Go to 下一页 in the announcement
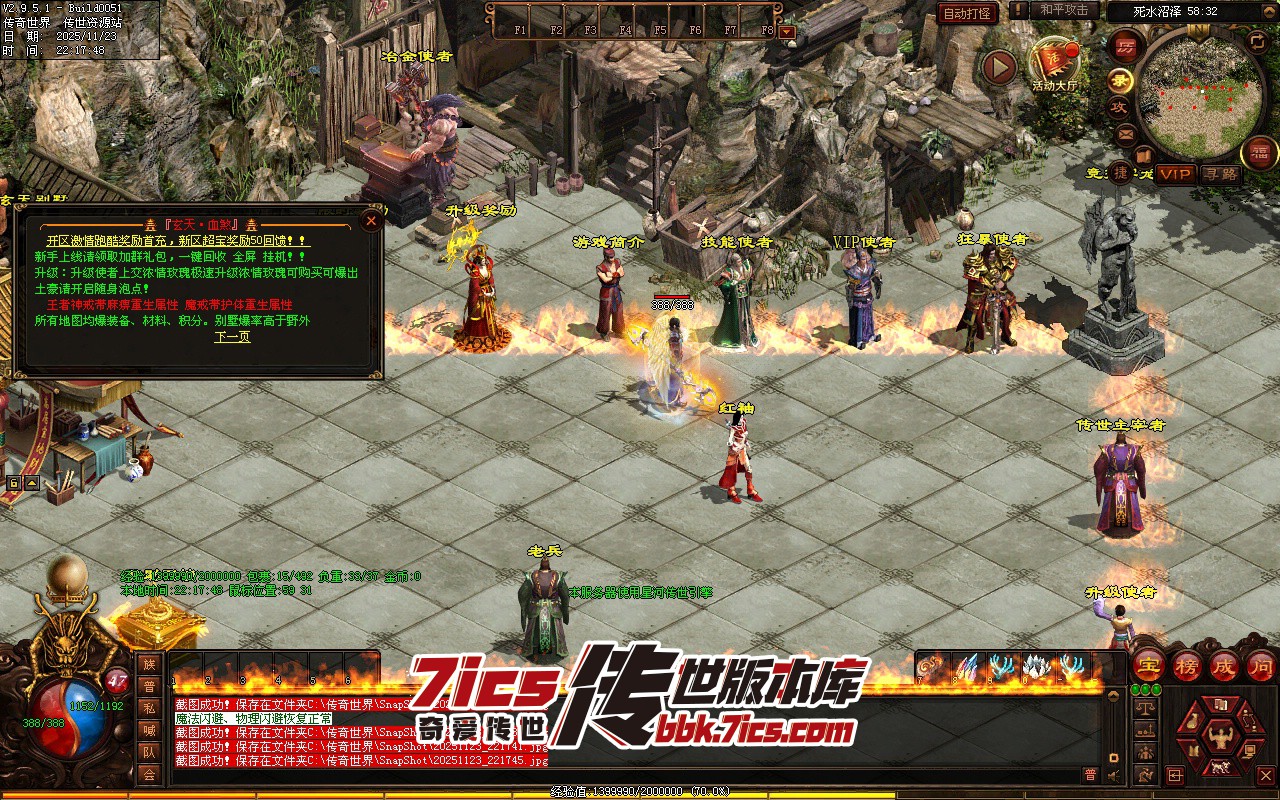This screenshot has height=800, width=1280. (232, 337)
